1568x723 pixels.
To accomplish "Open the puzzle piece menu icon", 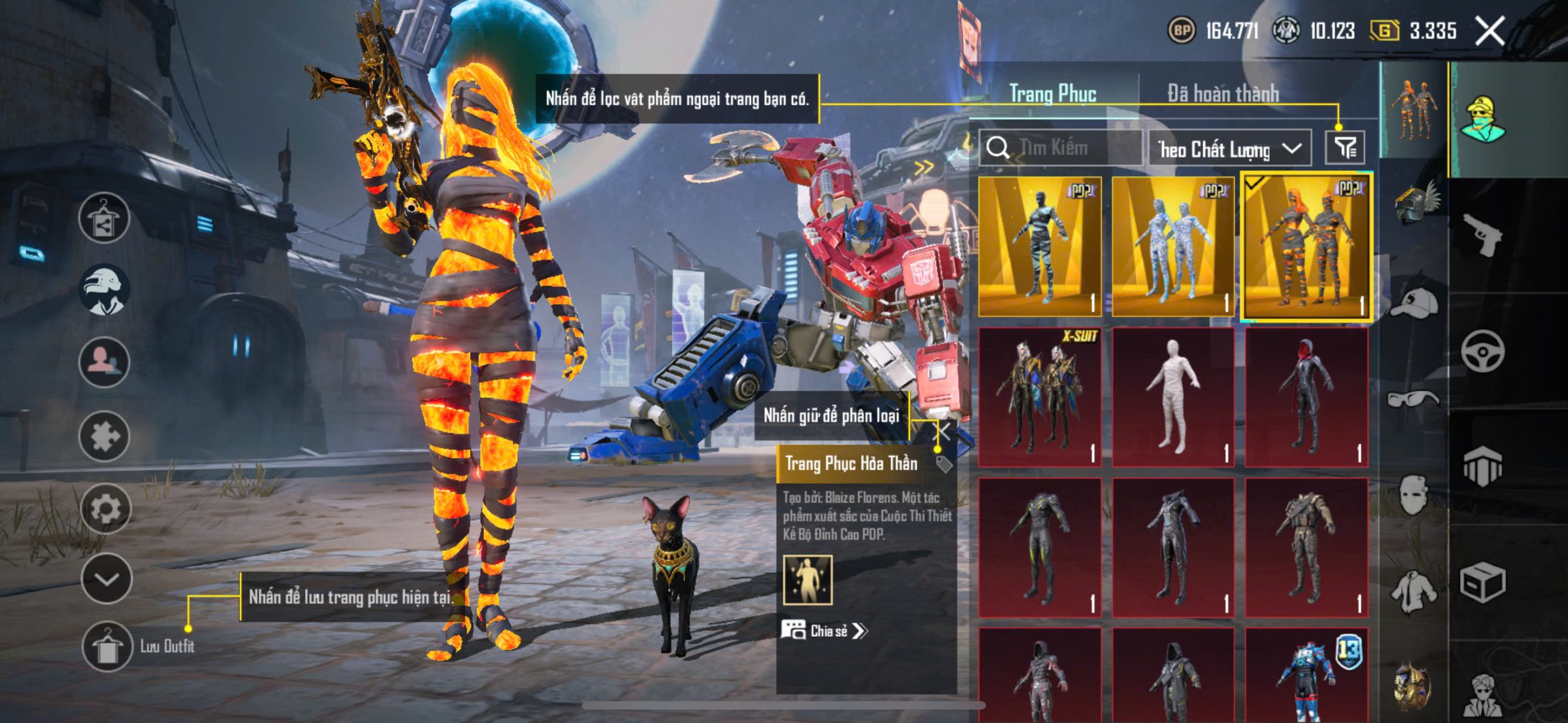I will pos(105,436).
